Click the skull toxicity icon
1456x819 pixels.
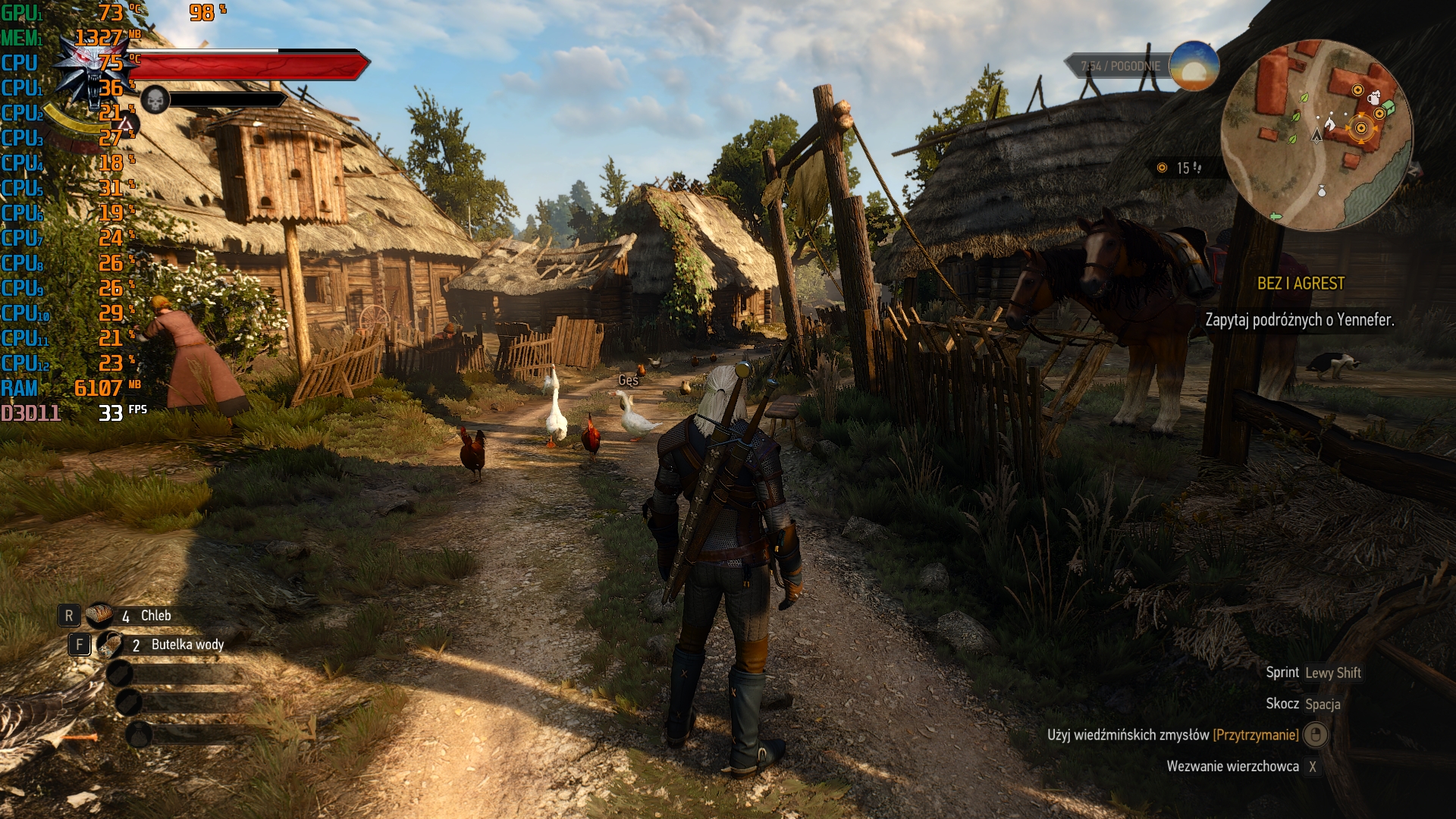[x=155, y=100]
